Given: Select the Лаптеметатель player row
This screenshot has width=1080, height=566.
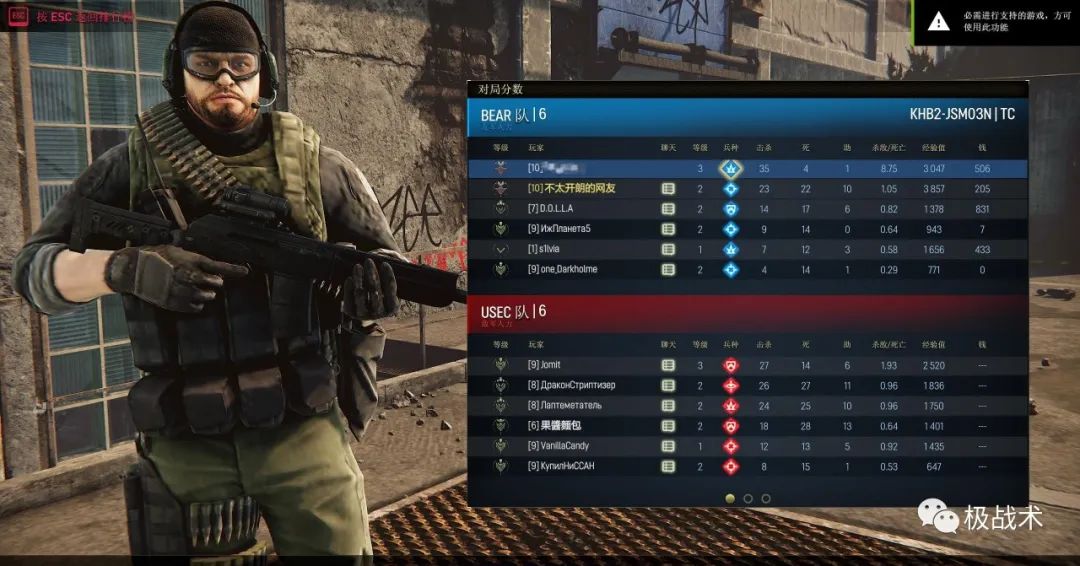Looking at the screenshot, I should tap(573, 405).
